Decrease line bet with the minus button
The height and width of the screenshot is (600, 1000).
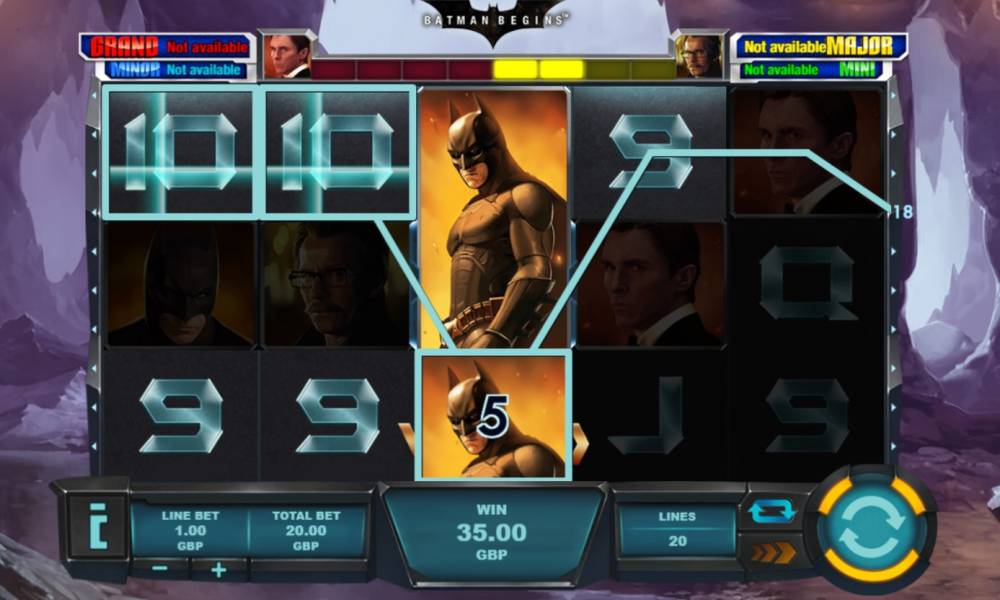point(162,570)
